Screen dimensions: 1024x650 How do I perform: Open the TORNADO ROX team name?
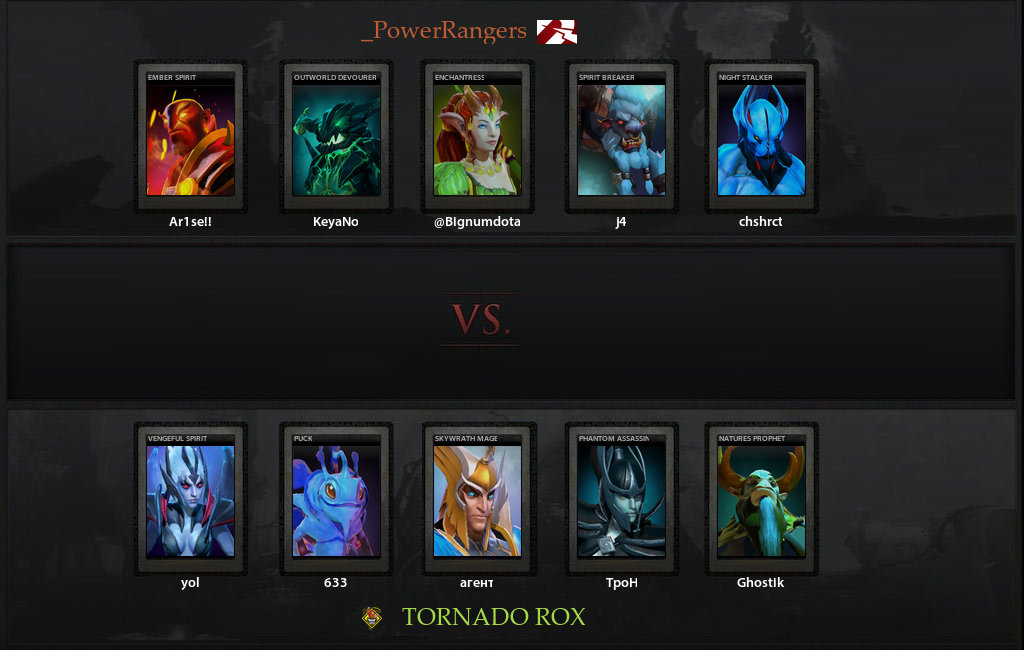[493, 617]
